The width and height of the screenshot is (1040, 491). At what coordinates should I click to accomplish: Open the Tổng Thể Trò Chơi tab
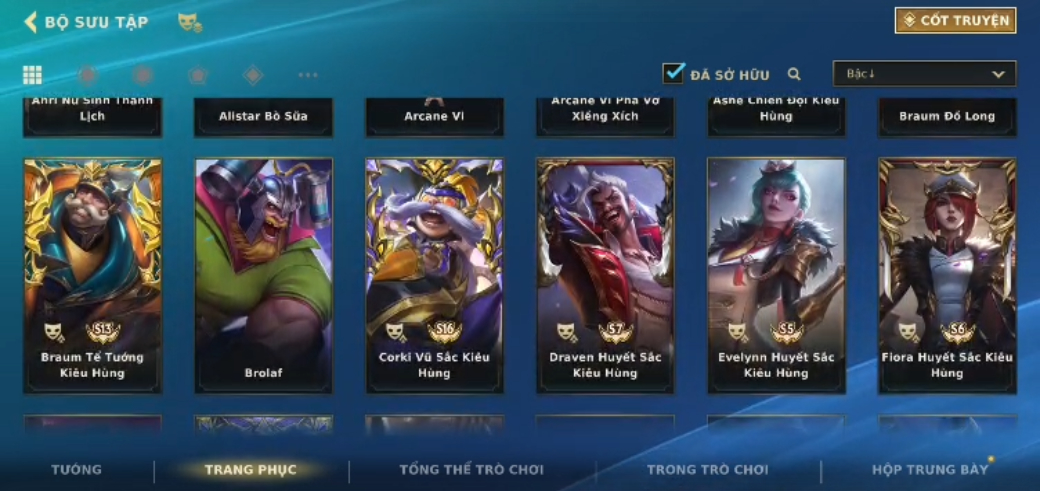coord(471,470)
